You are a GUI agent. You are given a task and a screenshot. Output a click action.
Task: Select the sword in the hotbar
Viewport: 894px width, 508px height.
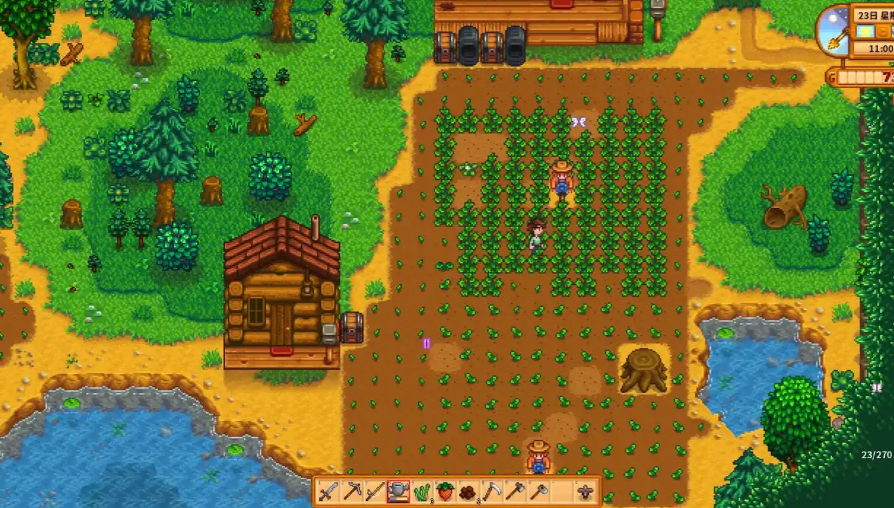329,491
